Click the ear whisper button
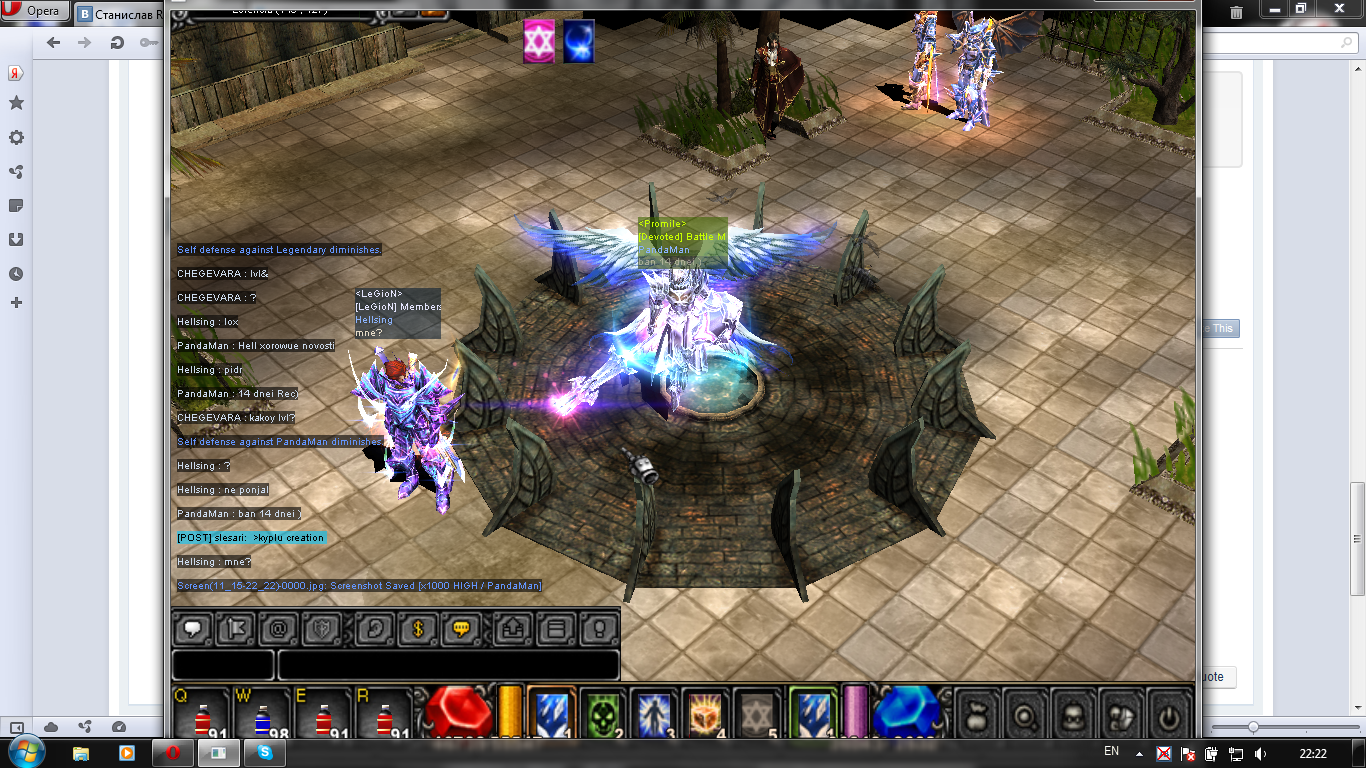The height and width of the screenshot is (768, 1366). [x=375, y=629]
